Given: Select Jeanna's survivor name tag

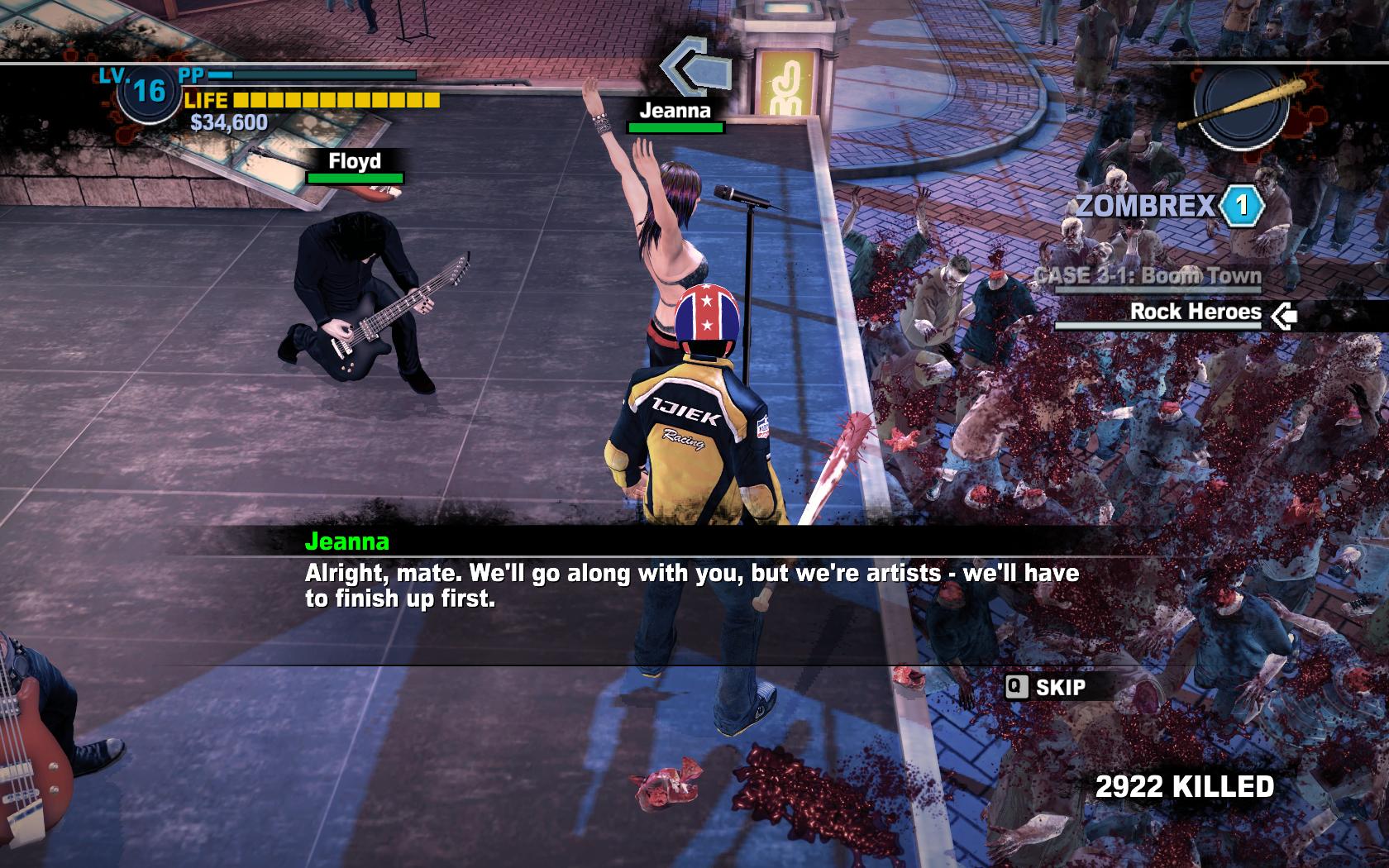Looking at the screenshot, I should pos(675,111).
